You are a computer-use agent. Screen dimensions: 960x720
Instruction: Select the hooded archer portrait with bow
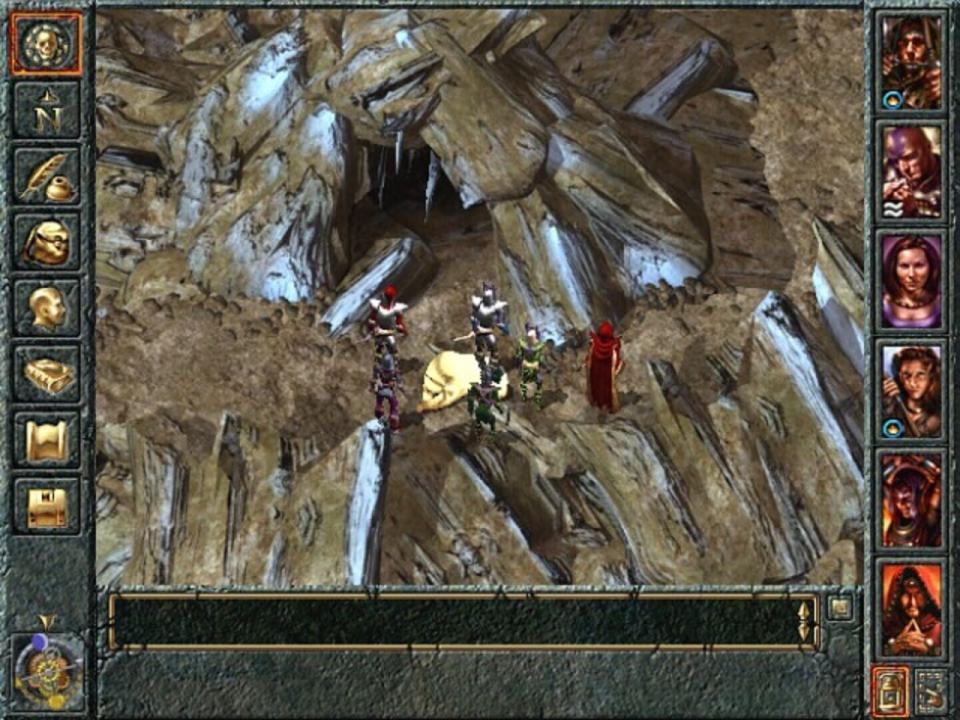[911, 62]
